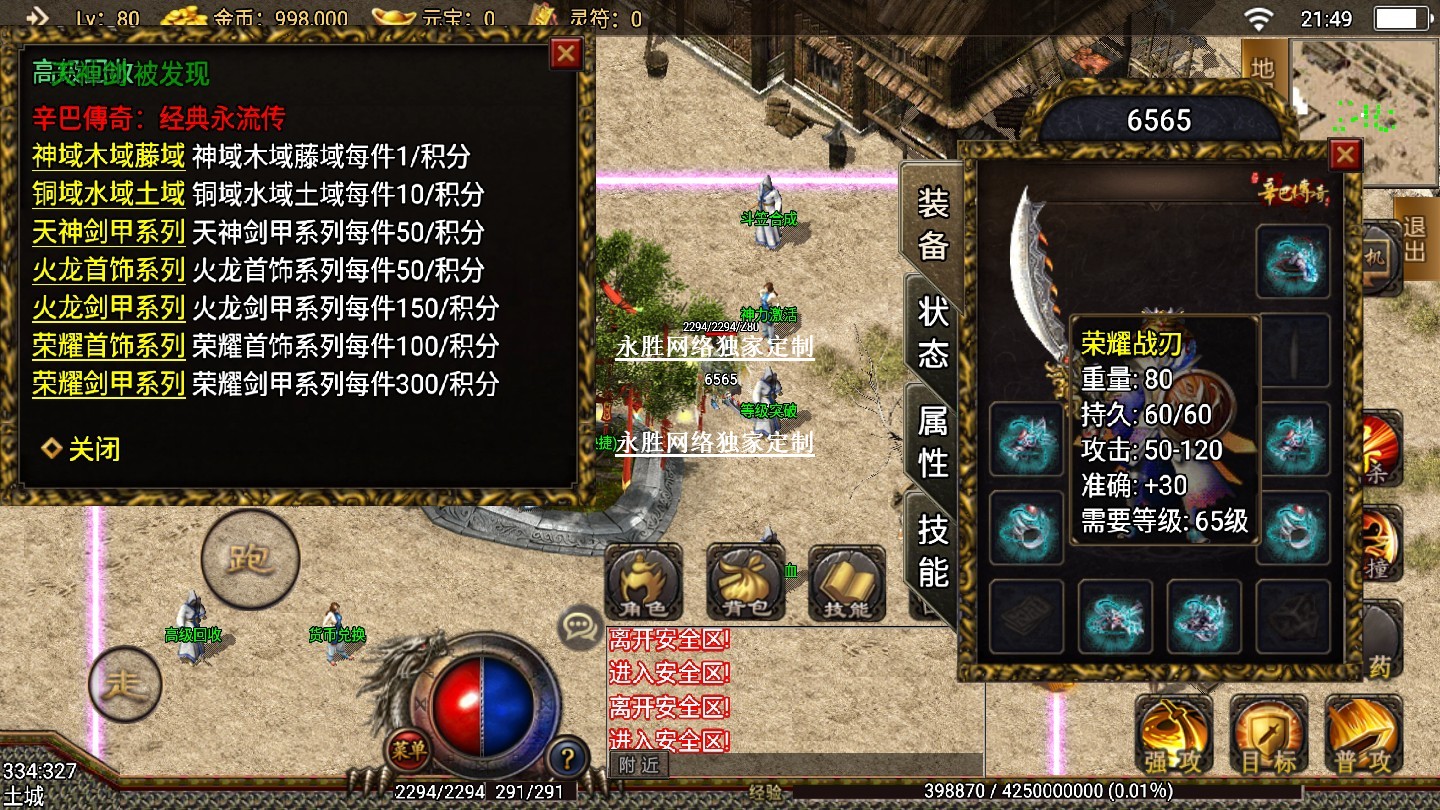Switch to the 装备 tab
This screenshot has height=810, width=1440.
[x=933, y=225]
